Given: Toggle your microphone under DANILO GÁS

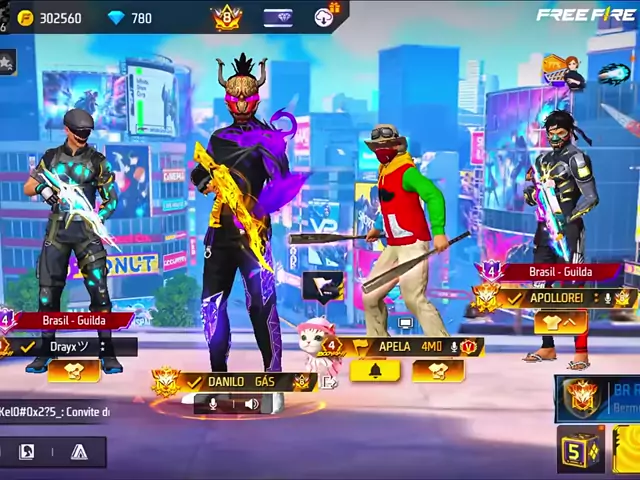Looking at the screenshot, I should pos(213,404).
